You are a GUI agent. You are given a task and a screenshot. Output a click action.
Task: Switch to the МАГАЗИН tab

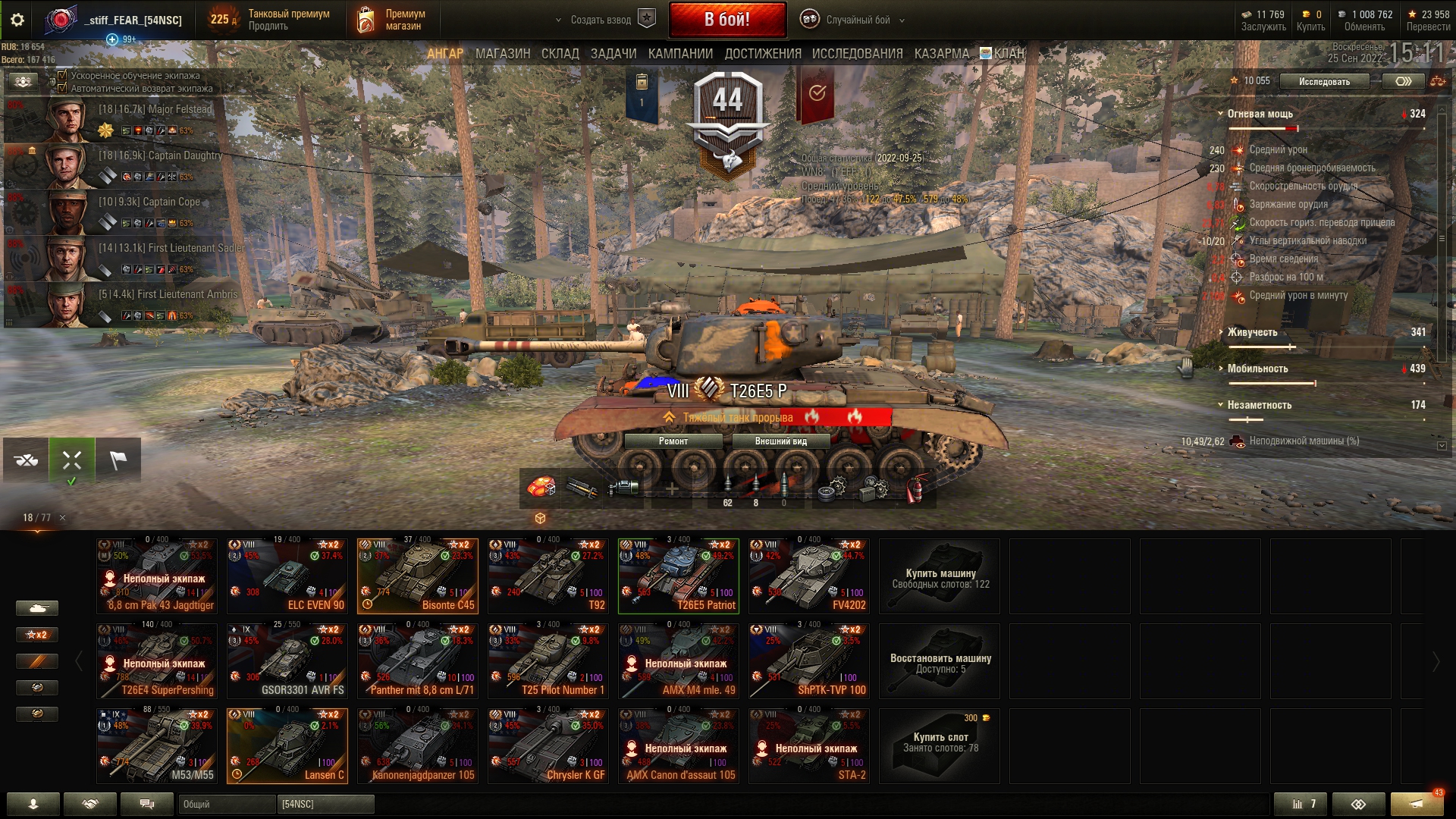click(502, 54)
